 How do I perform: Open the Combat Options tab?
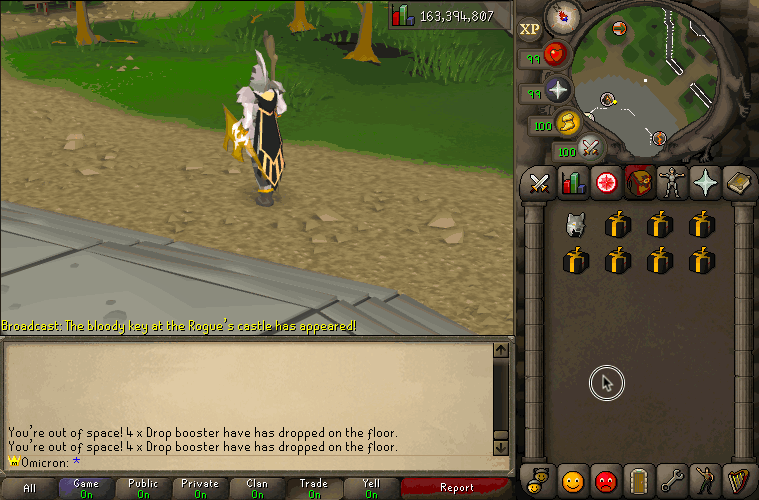(x=540, y=183)
